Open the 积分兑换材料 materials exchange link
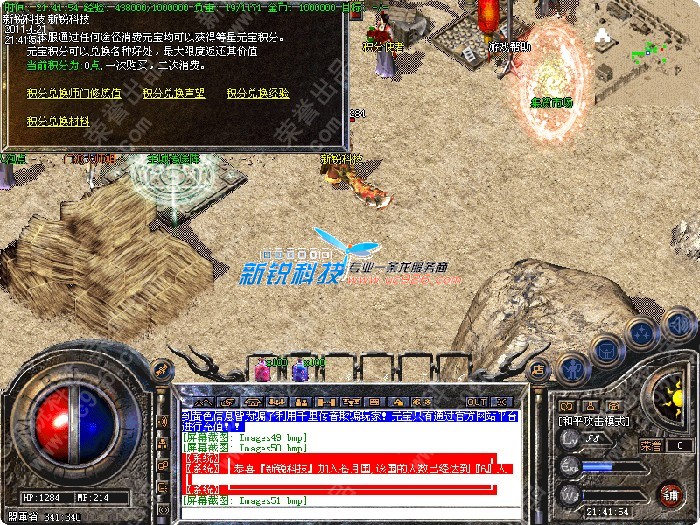Viewport: 700px width, 525px height. (56, 121)
